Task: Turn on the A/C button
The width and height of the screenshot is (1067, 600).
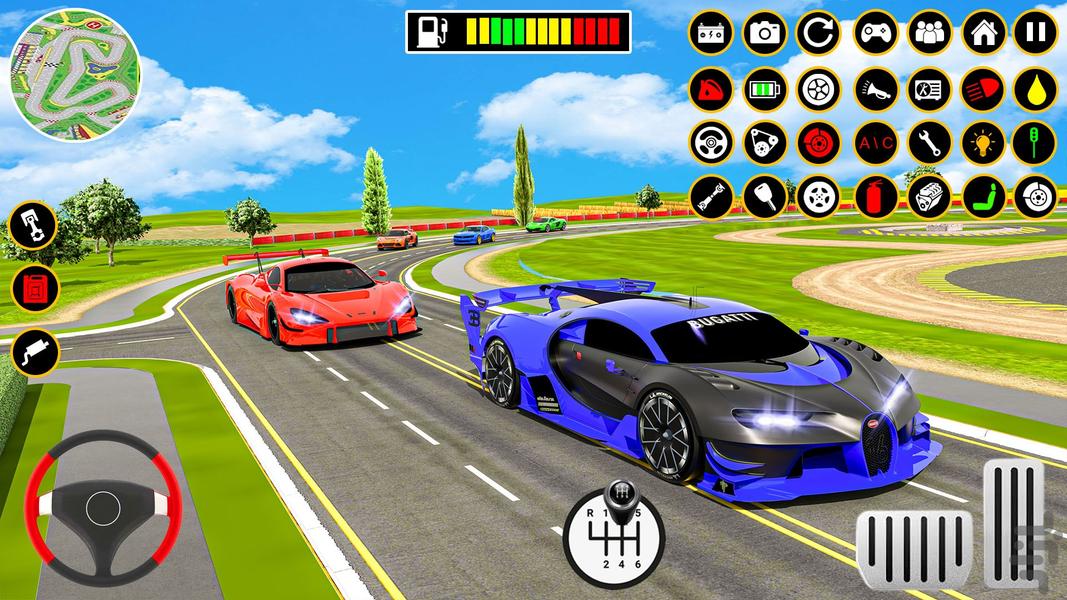Action: [874, 142]
